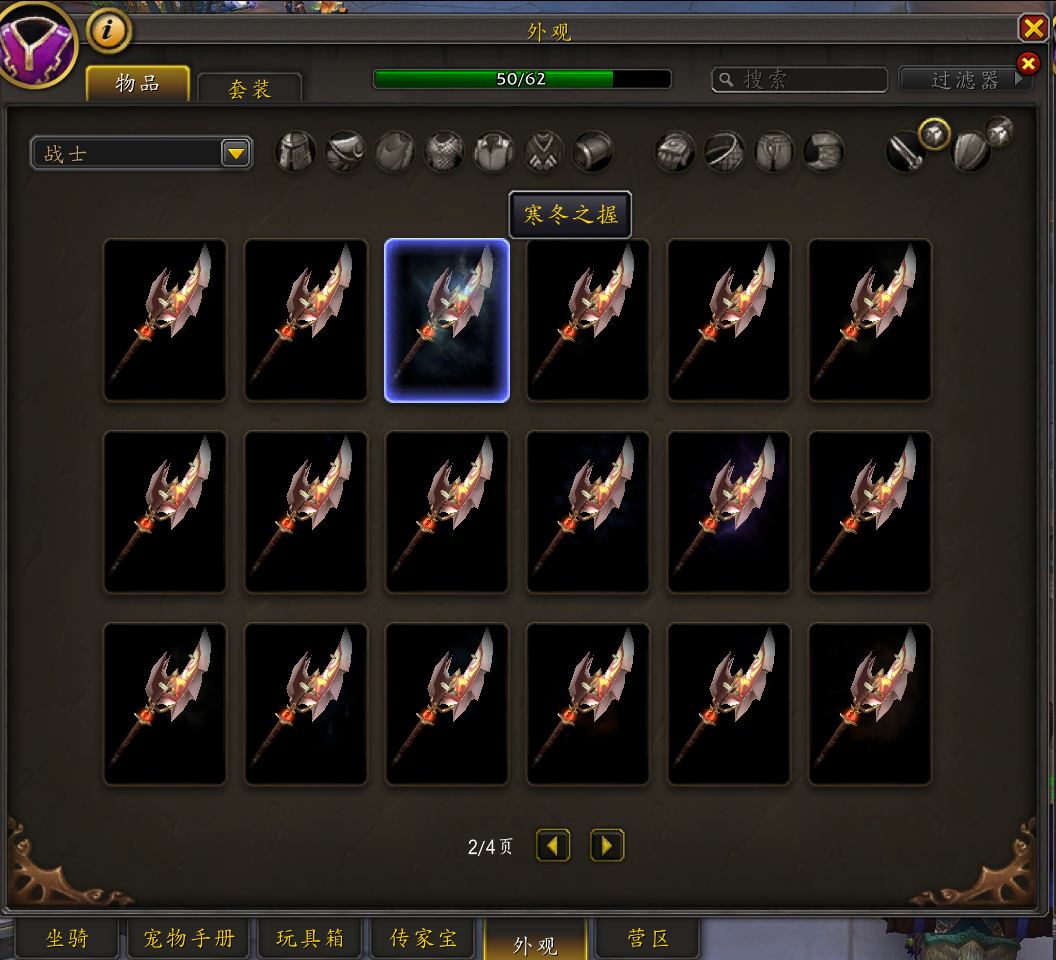Select the gloves slot icon
This screenshot has height=960, width=1056.
tap(675, 152)
